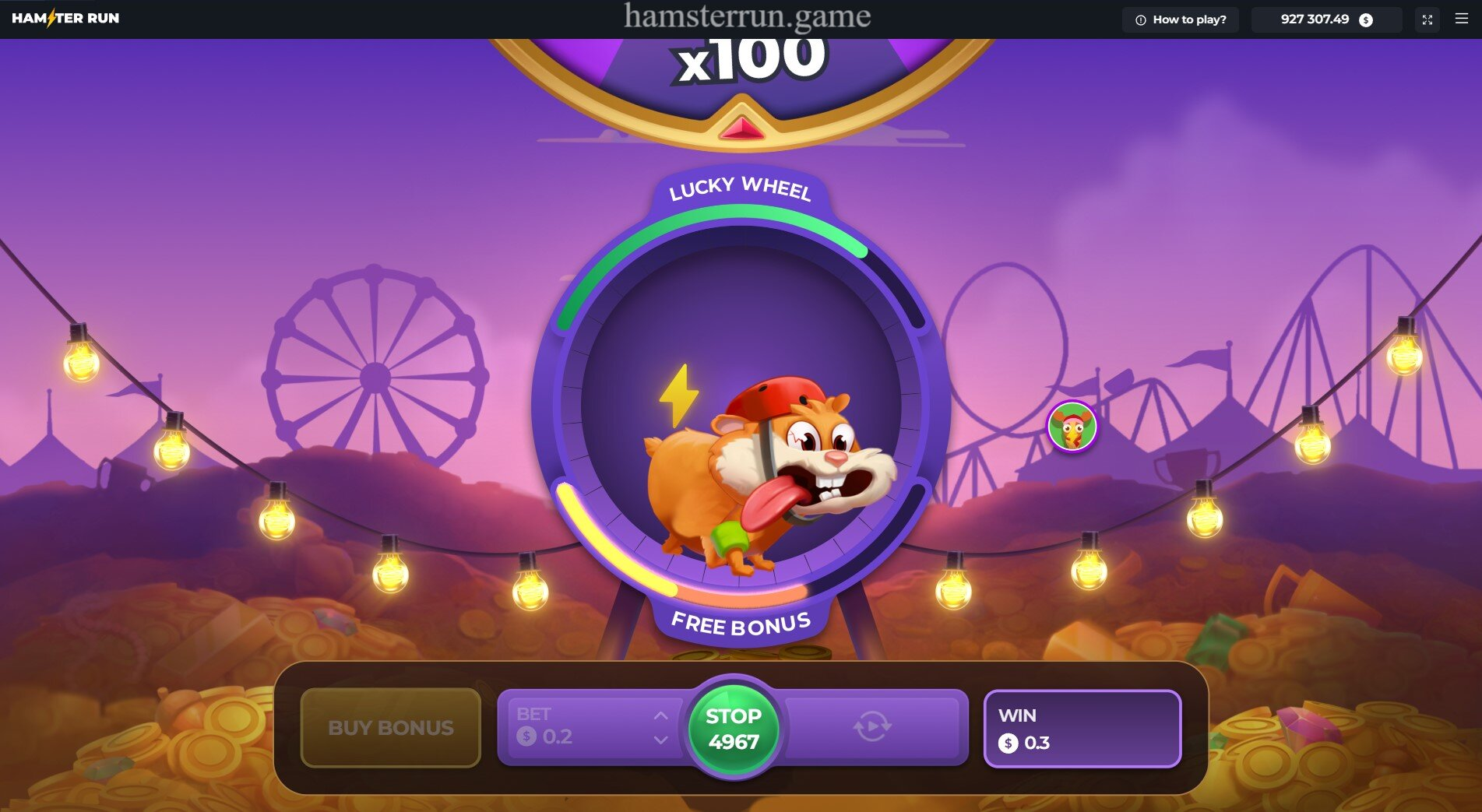Select the Free Bonus banner
This screenshot has height=812, width=1482.
[741, 623]
